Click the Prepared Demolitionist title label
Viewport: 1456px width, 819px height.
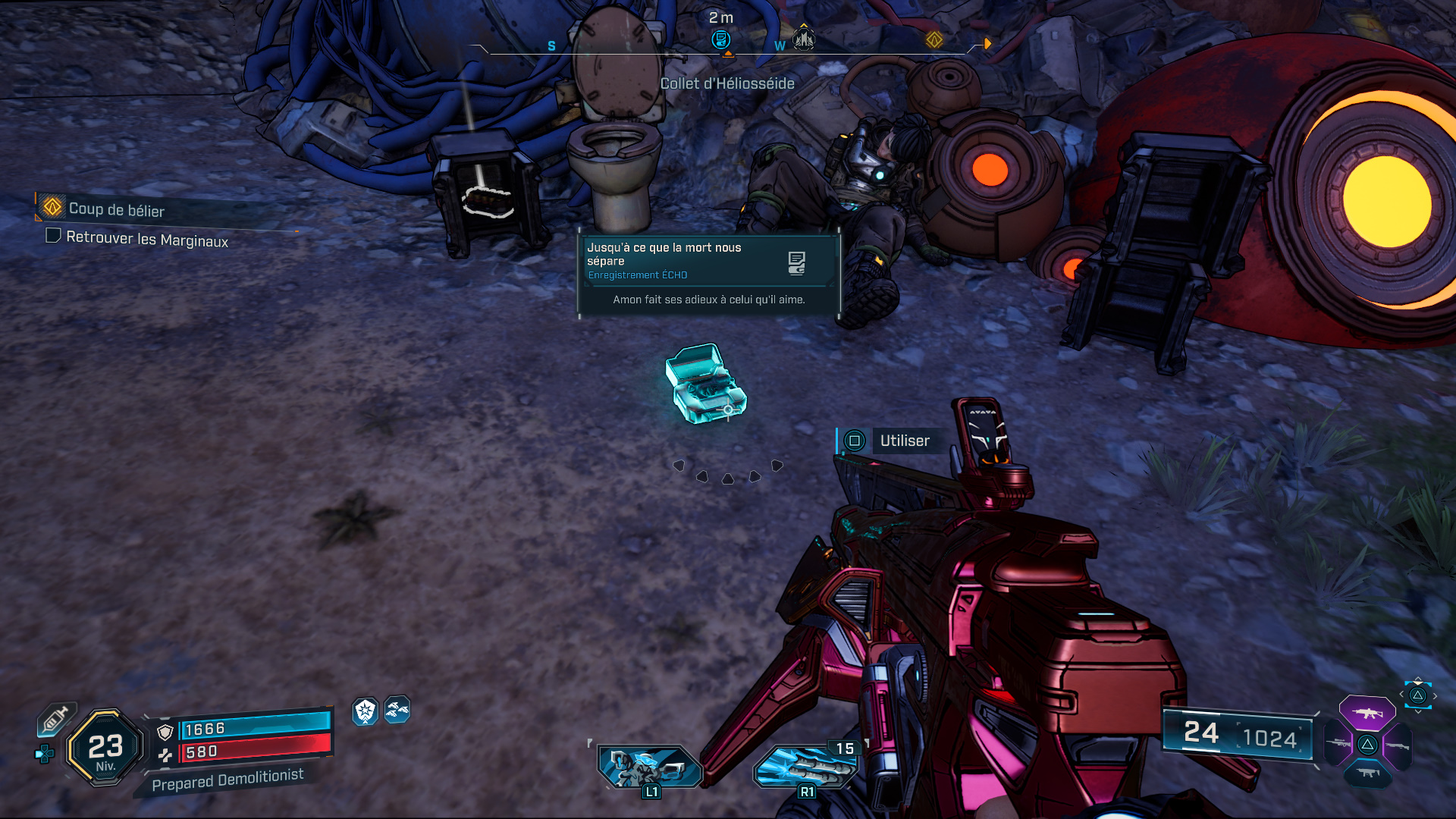coord(227,780)
